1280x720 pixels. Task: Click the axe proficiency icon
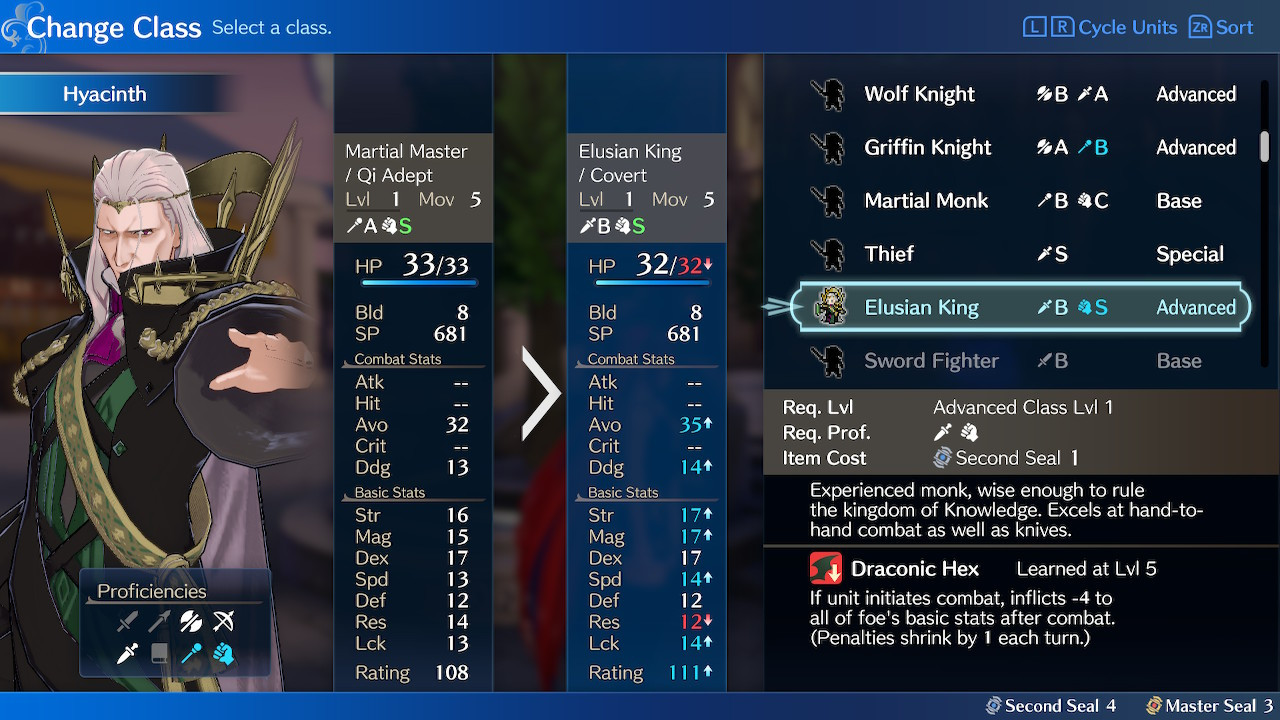click(191, 620)
